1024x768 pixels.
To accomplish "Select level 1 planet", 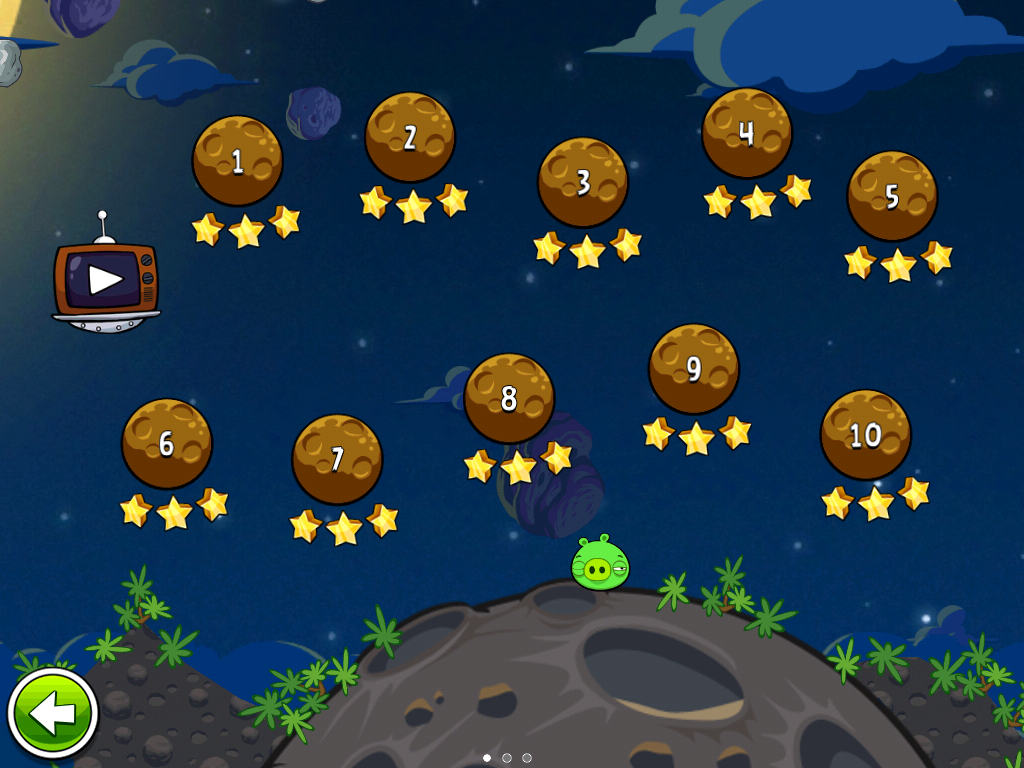I will [237, 161].
